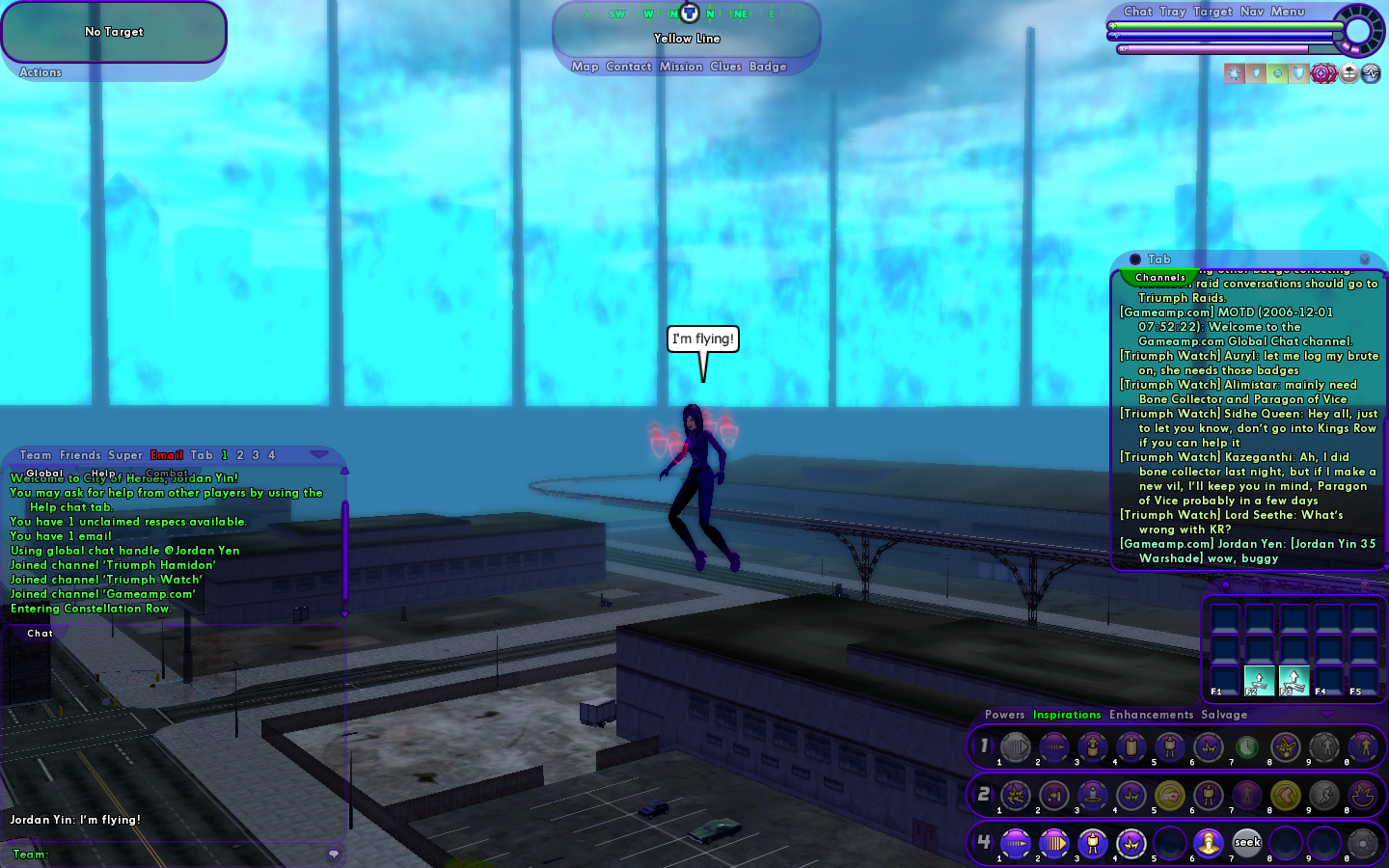This screenshot has height=868, width=1389.
Task: Open the main Menu
Action: (1287, 12)
